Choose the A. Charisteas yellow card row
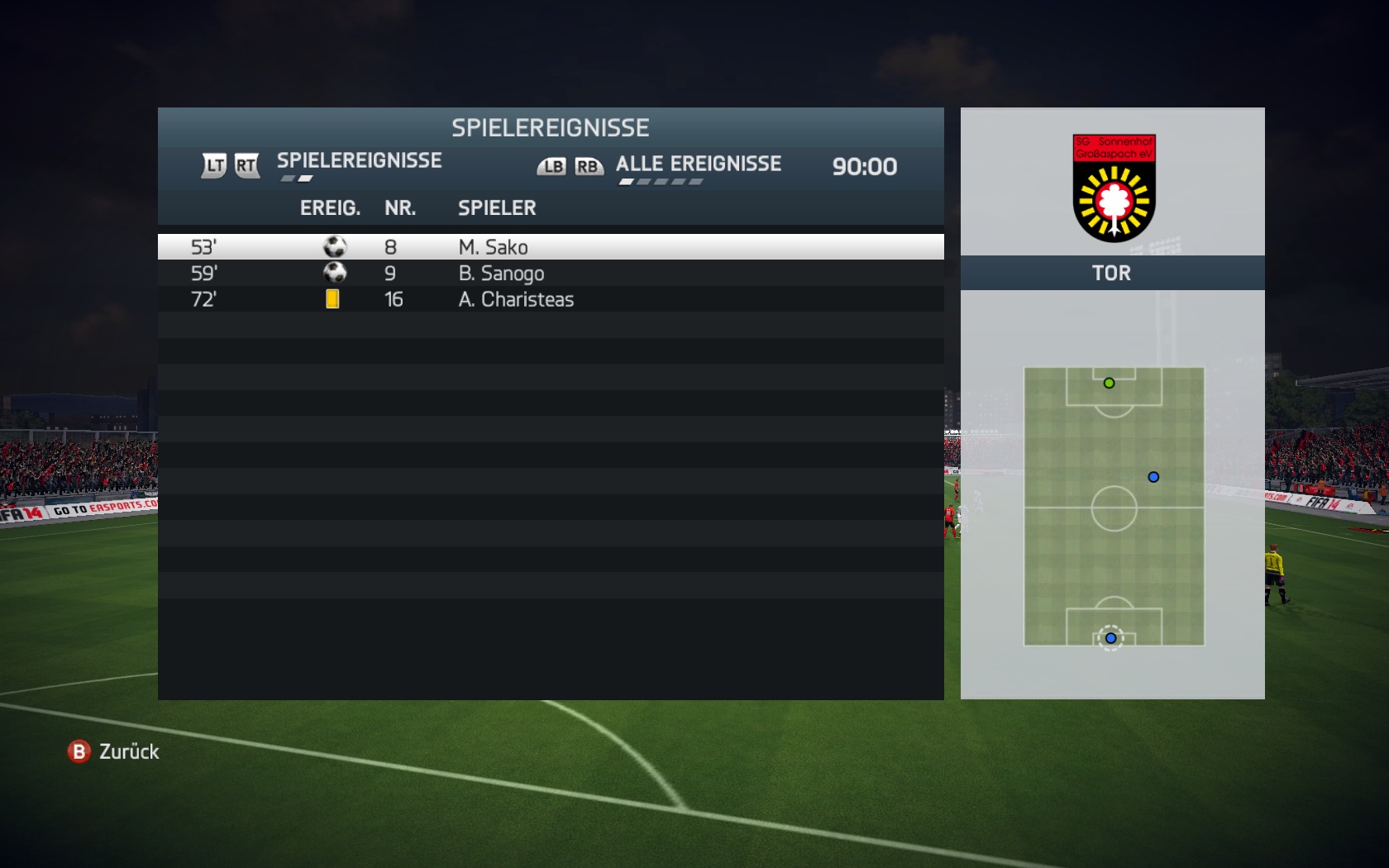 coord(550,299)
